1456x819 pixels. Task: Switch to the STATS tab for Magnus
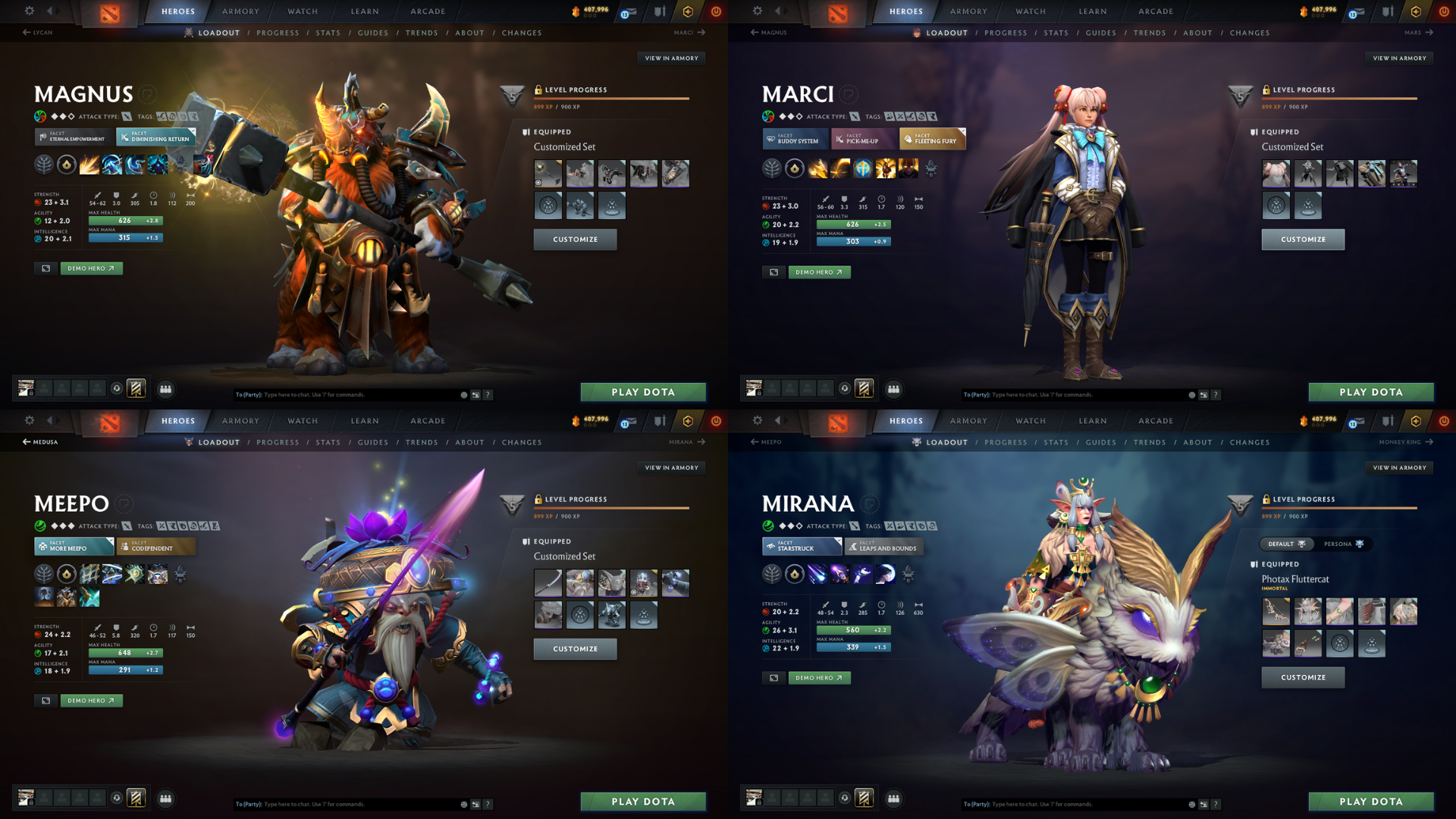(x=328, y=33)
